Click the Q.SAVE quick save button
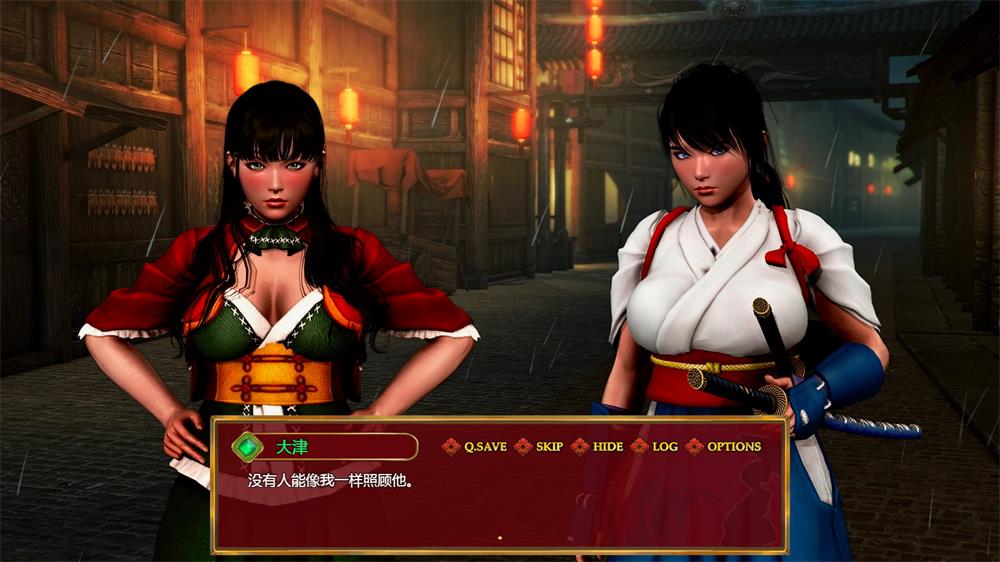 pyautogui.click(x=485, y=447)
